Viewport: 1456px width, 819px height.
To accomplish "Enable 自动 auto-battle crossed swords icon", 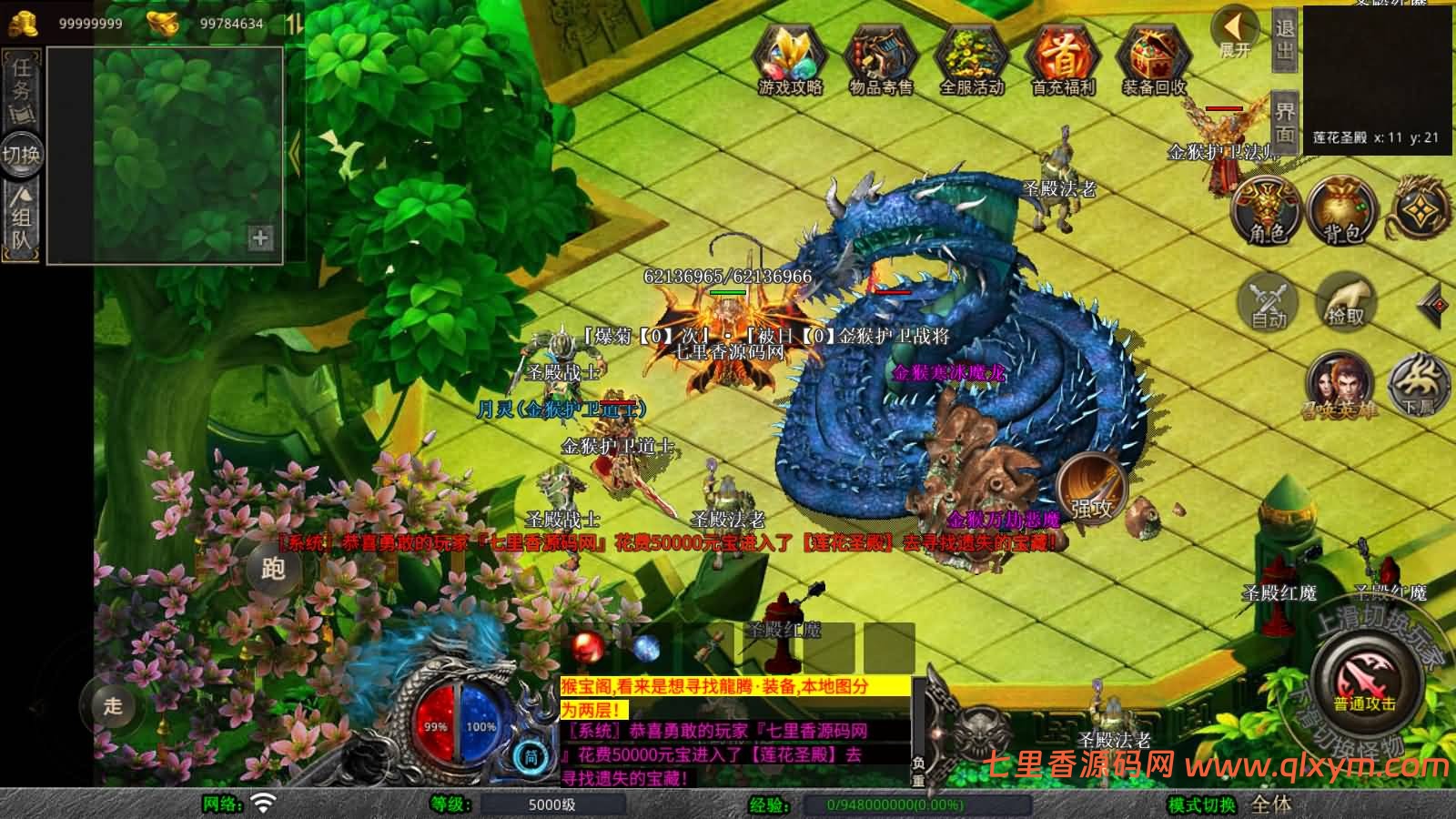I will pos(1268,302).
